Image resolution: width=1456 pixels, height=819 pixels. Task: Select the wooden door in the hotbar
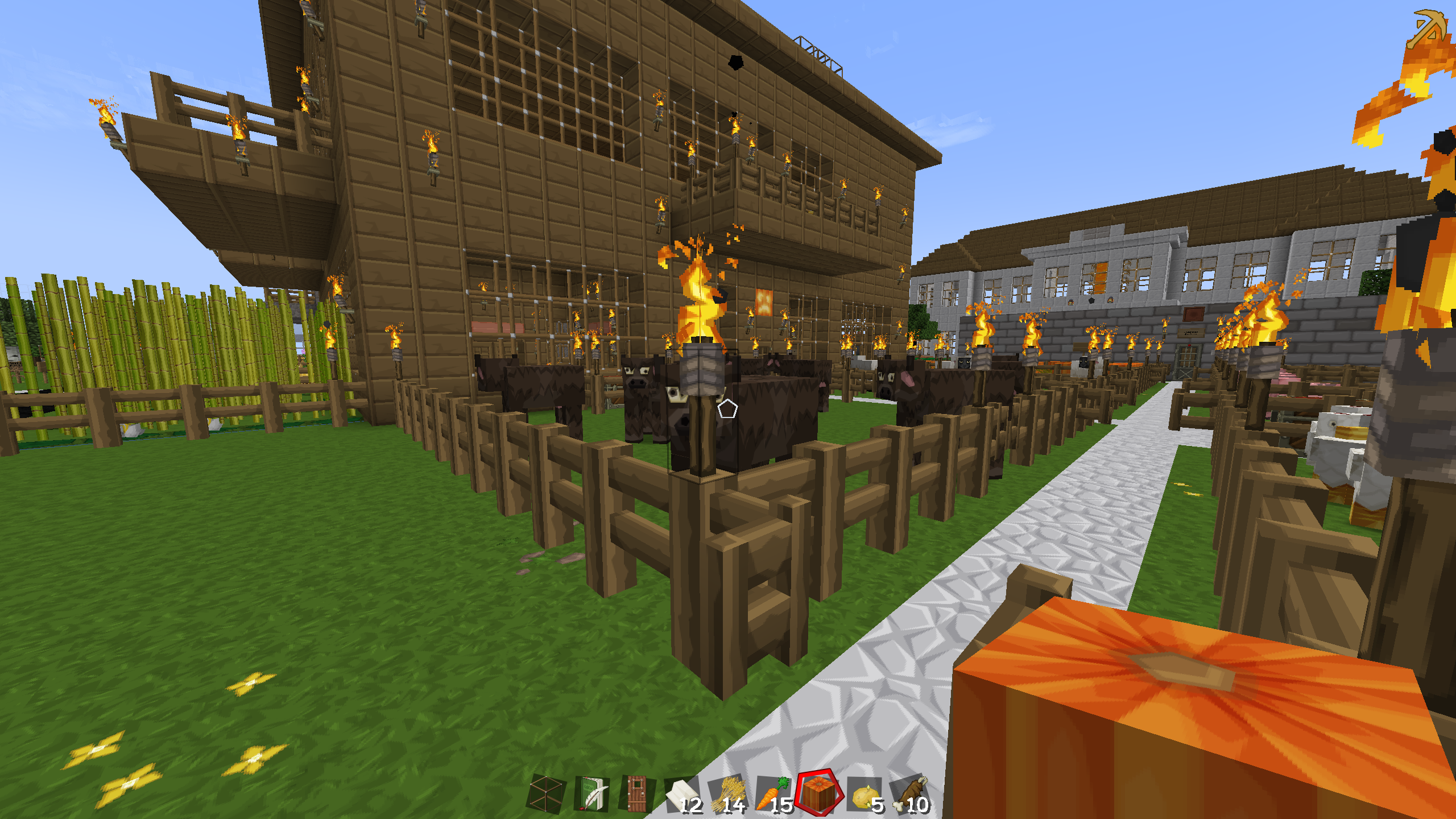[x=636, y=793]
